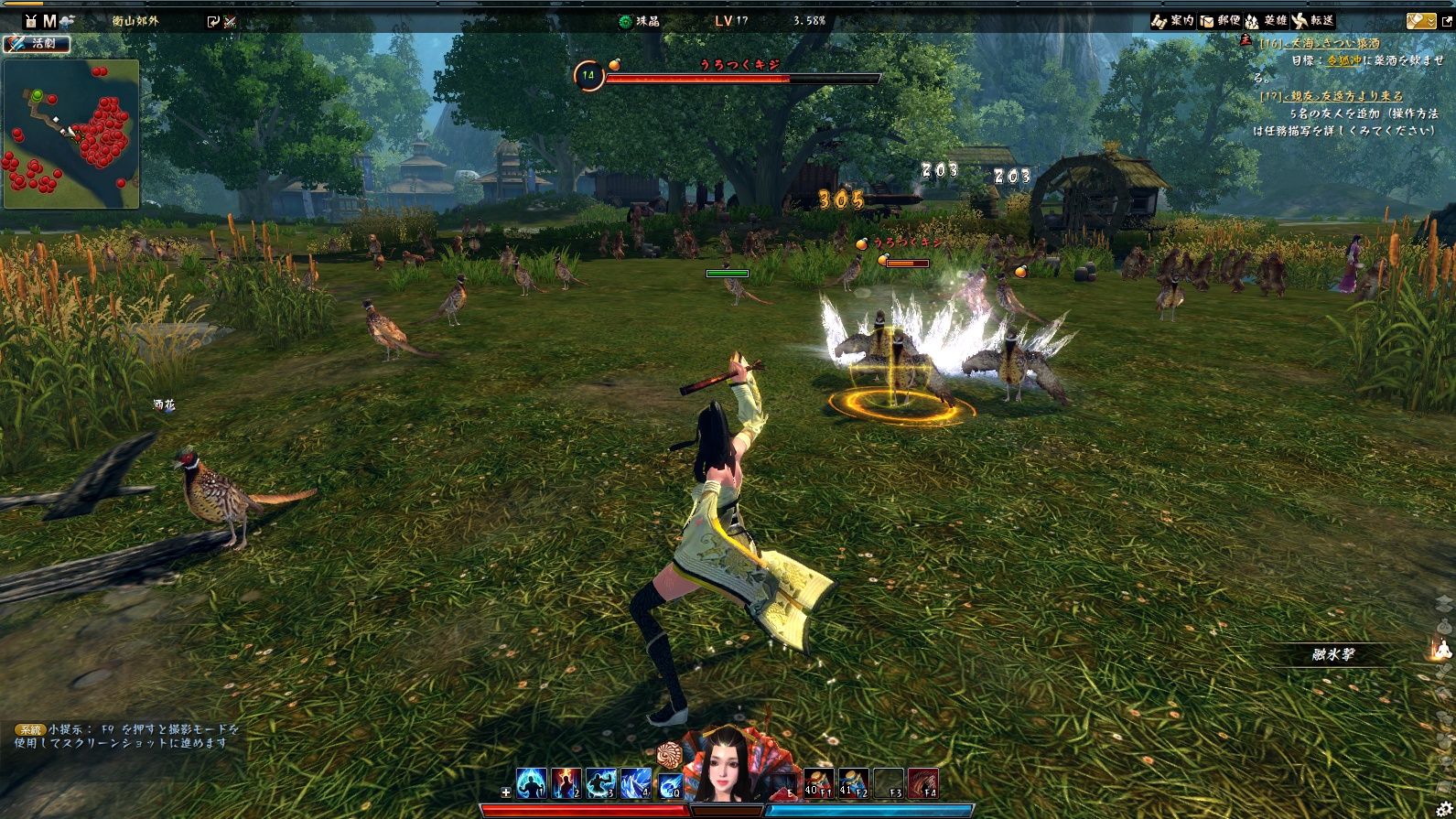Open the 郵便 mailbox
Viewport: 1456px width, 819px height.
[x=1220, y=20]
